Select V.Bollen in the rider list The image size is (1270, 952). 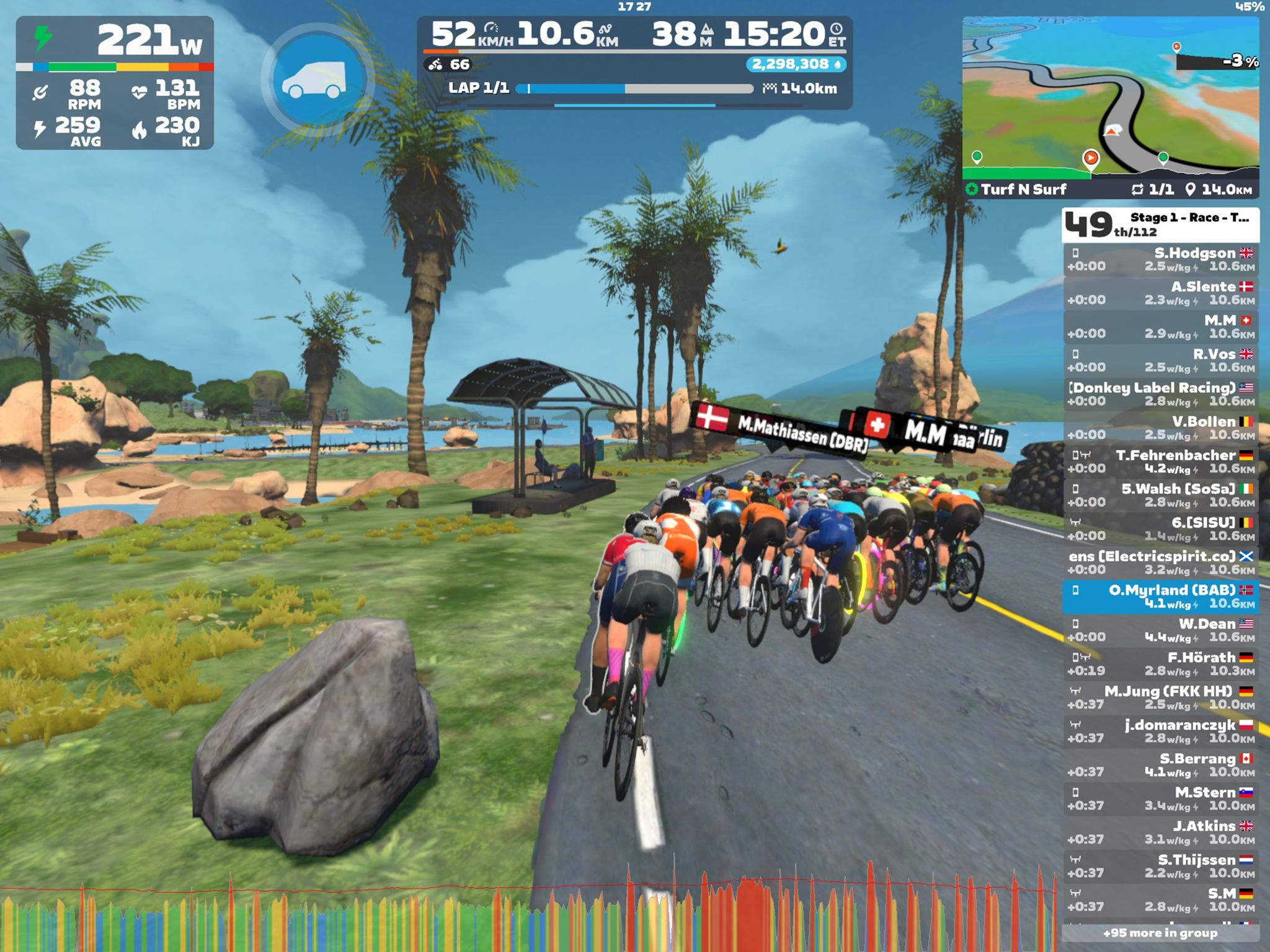[x=1160, y=428]
